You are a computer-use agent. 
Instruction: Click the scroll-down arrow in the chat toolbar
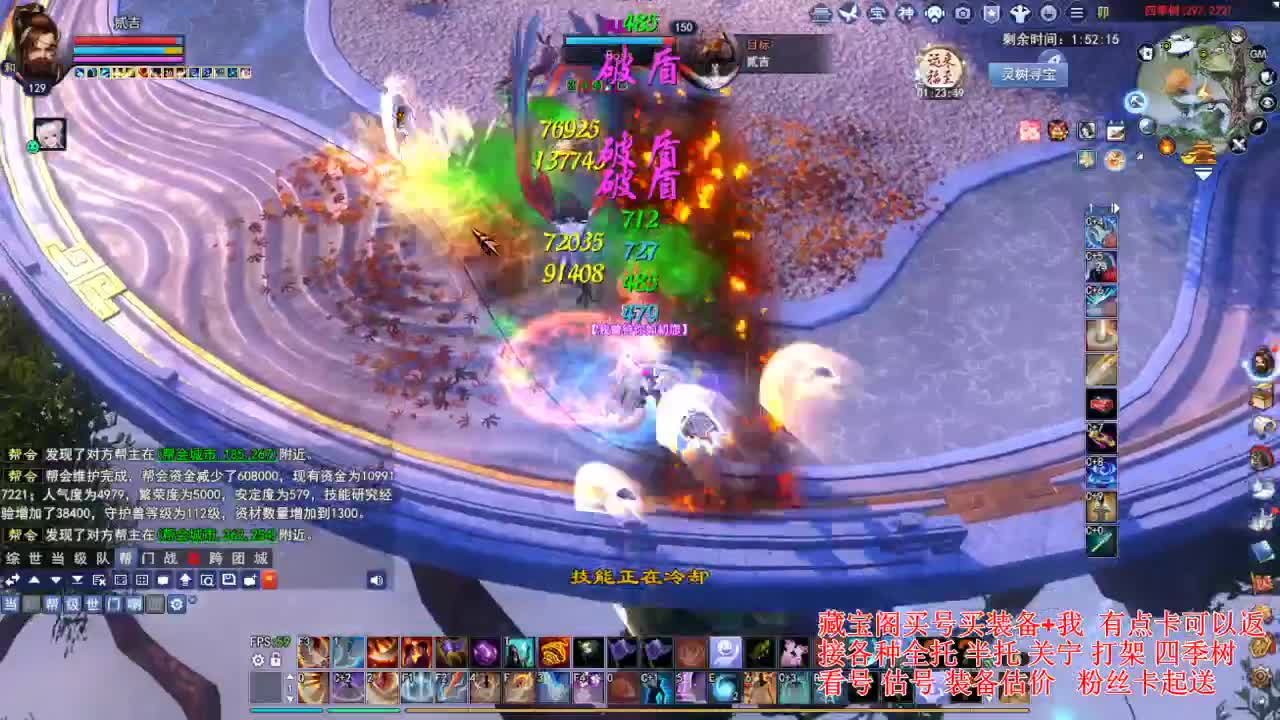[x=55, y=580]
